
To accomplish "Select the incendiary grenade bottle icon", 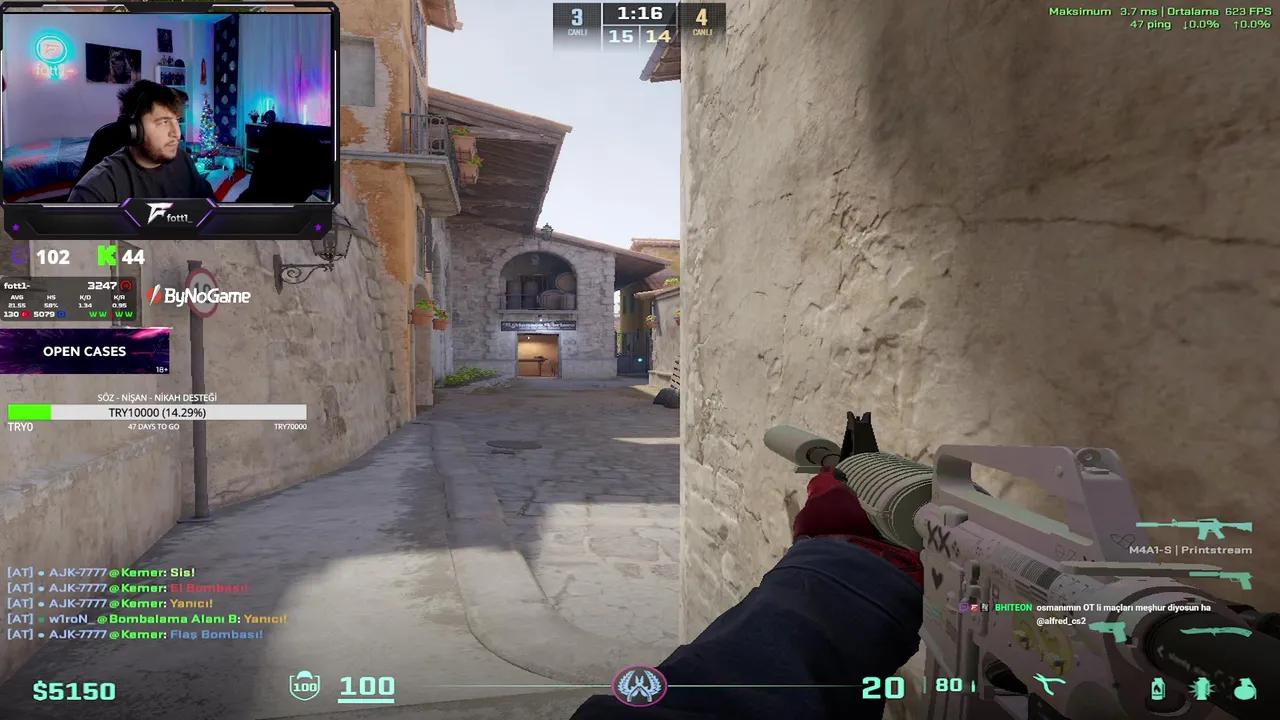I will coord(1159,688).
